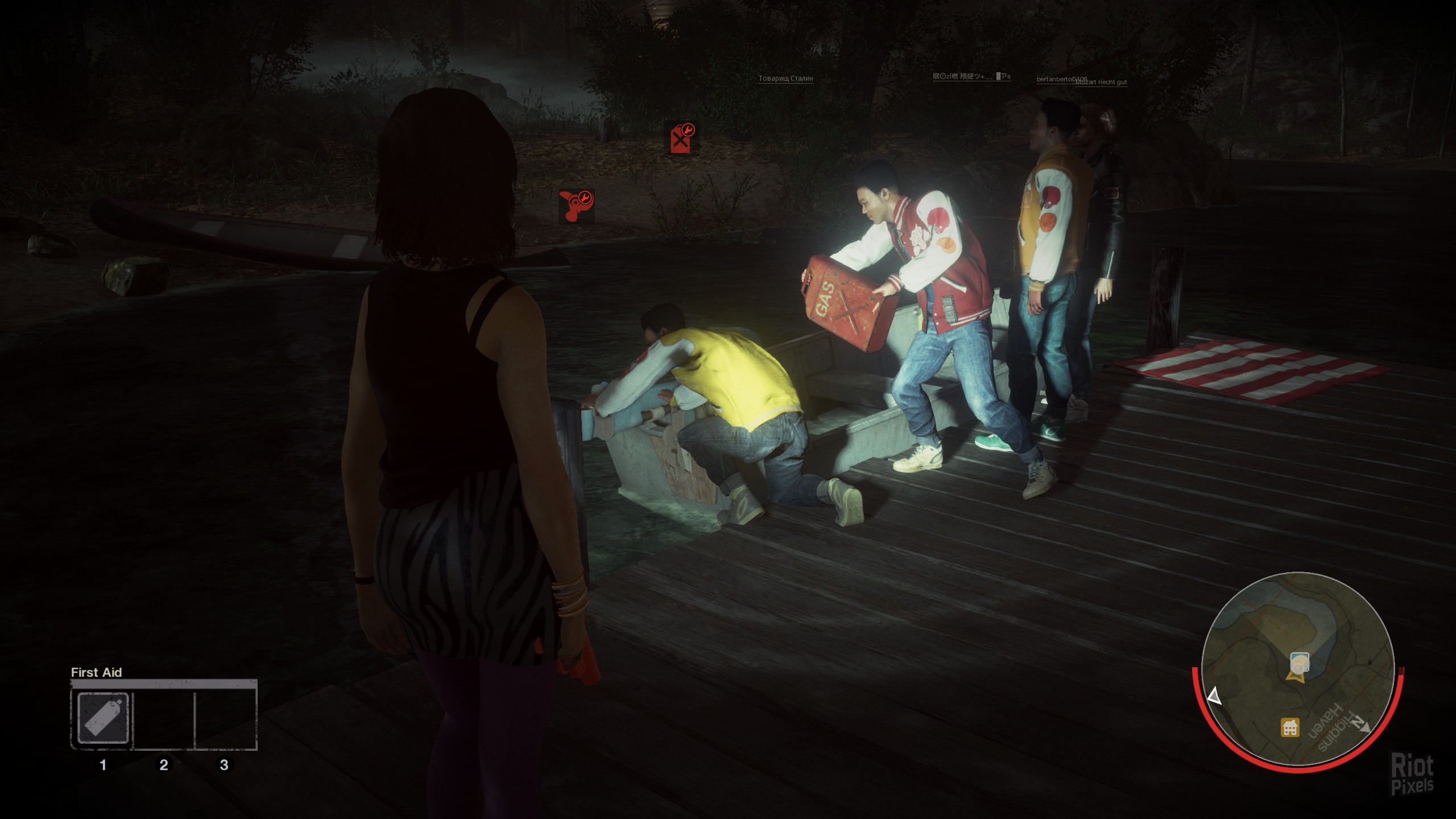Click the blue boat marker on minimap

1300,662
